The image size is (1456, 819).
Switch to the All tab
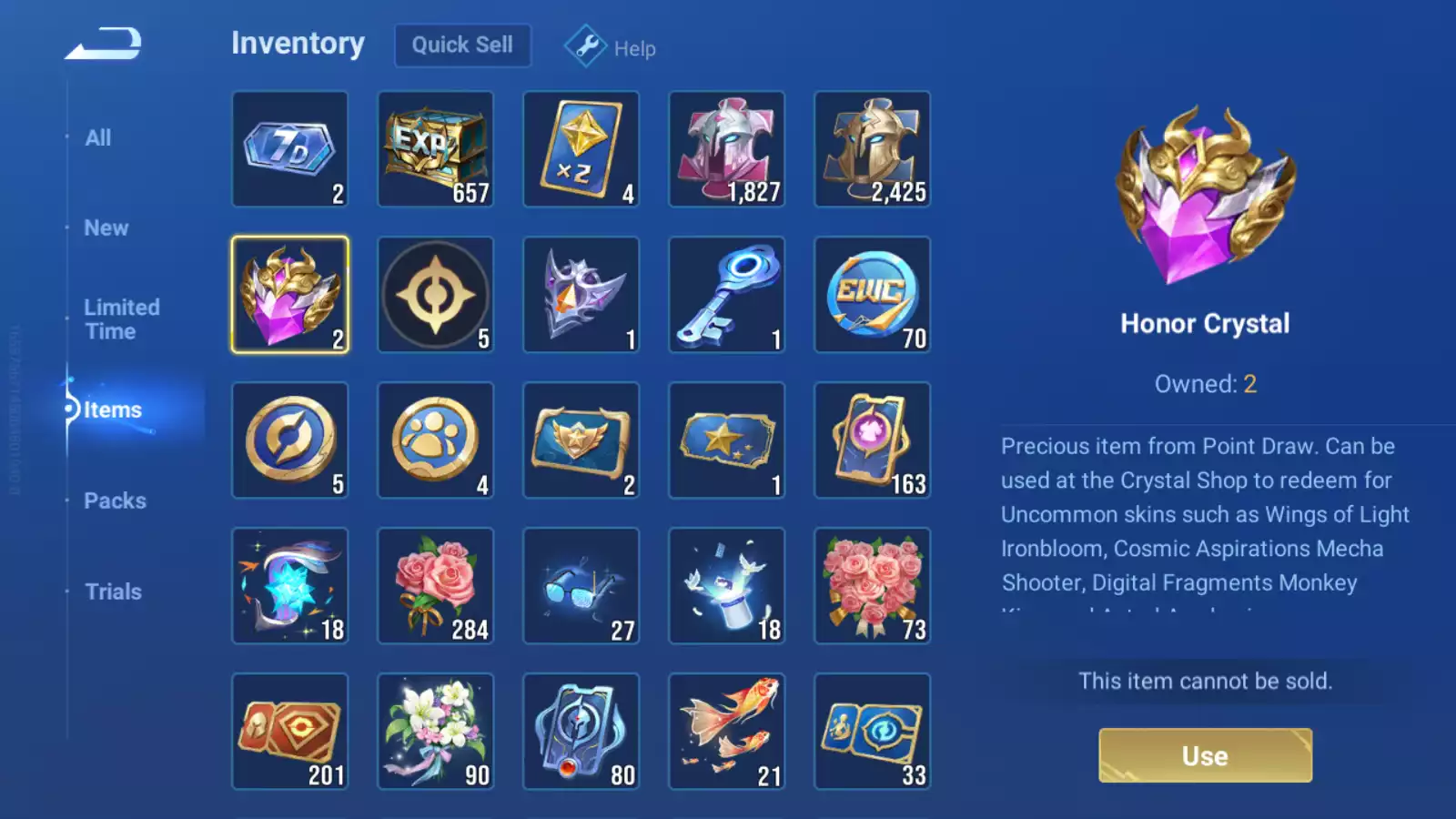tap(98, 138)
